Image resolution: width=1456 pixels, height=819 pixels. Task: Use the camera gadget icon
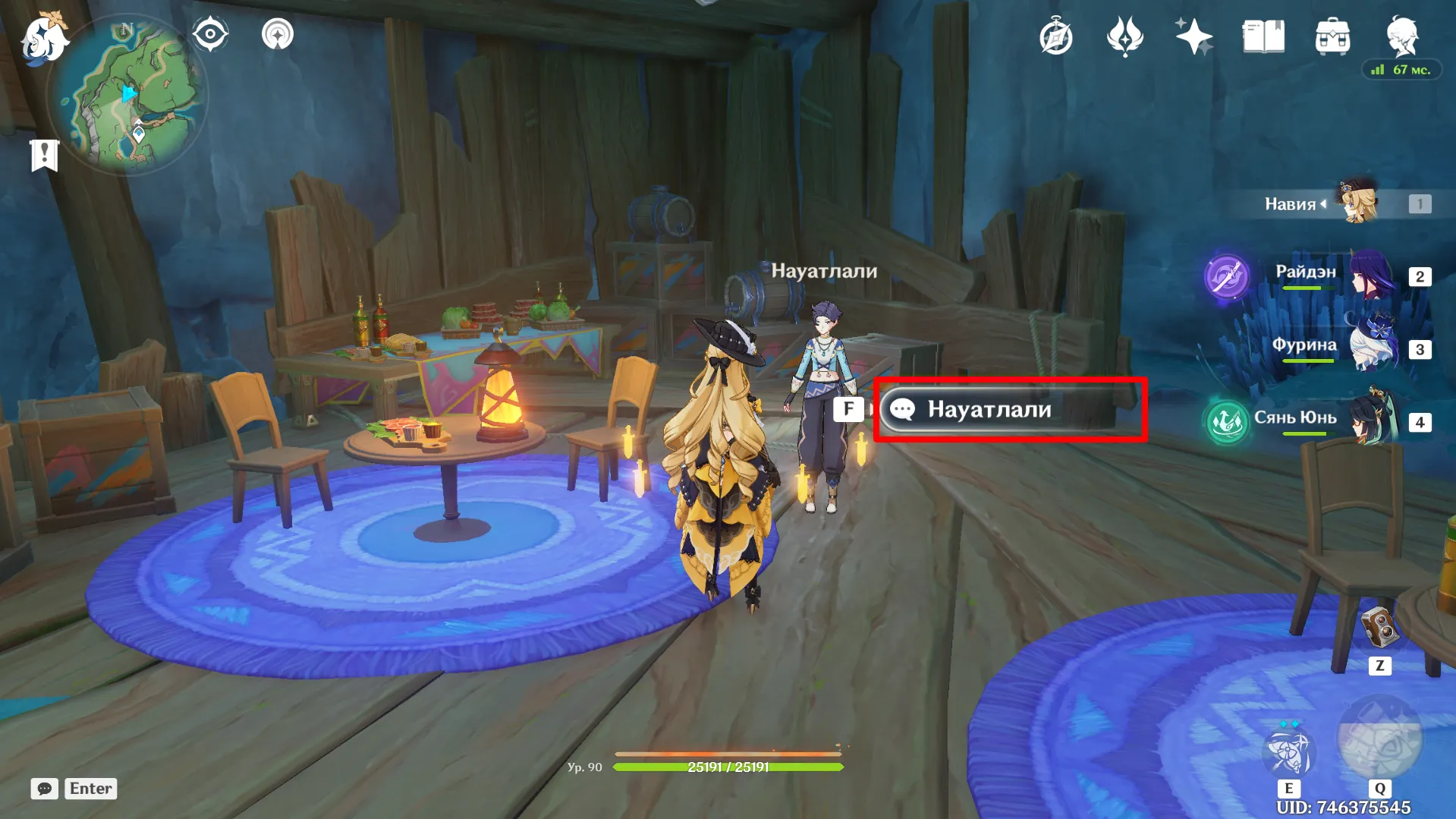[x=1379, y=627]
